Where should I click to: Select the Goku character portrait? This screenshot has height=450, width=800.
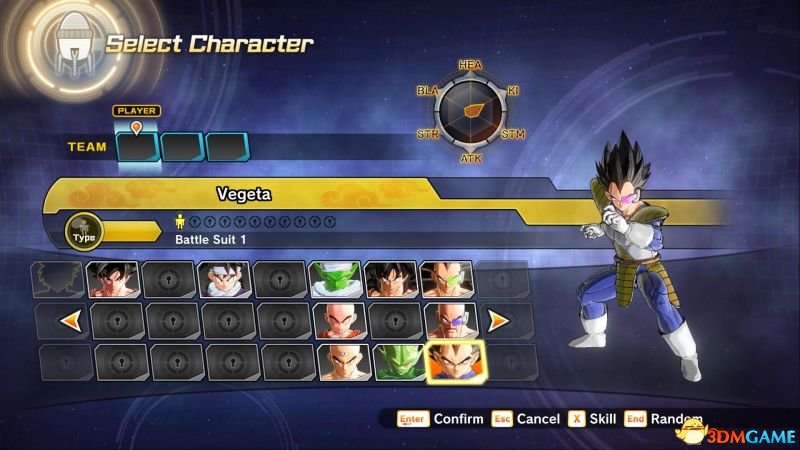coord(111,280)
